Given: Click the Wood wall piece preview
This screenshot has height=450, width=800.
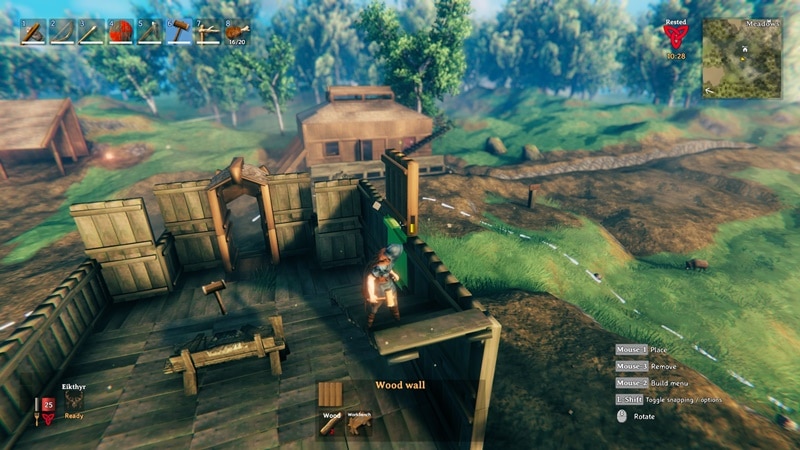Looking at the screenshot, I should pyautogui.click(x=331, y=393).
